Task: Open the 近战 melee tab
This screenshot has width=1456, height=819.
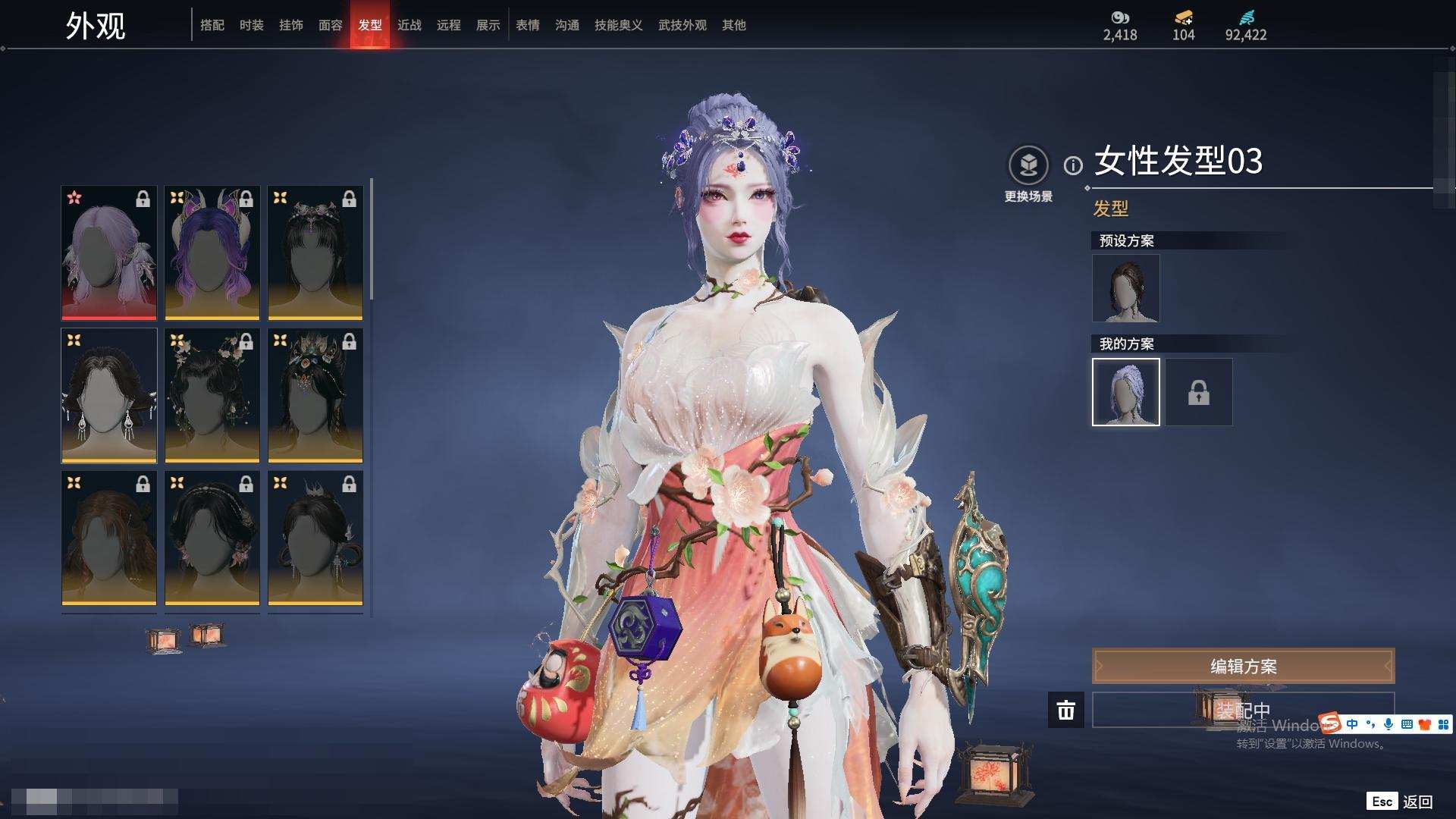Action: click(x=409, y=25)
